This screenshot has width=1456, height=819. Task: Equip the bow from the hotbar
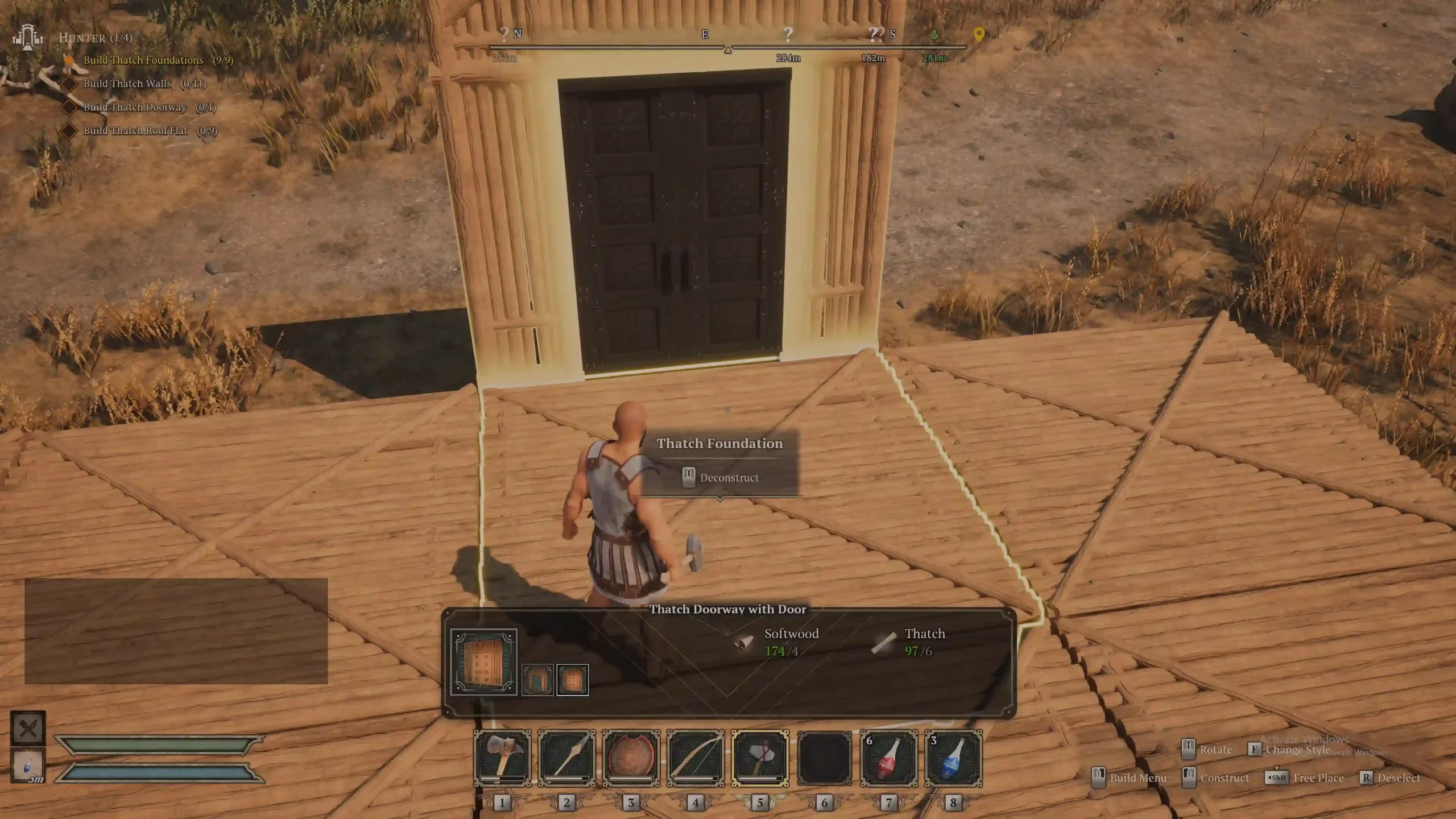tap(696, 758)
